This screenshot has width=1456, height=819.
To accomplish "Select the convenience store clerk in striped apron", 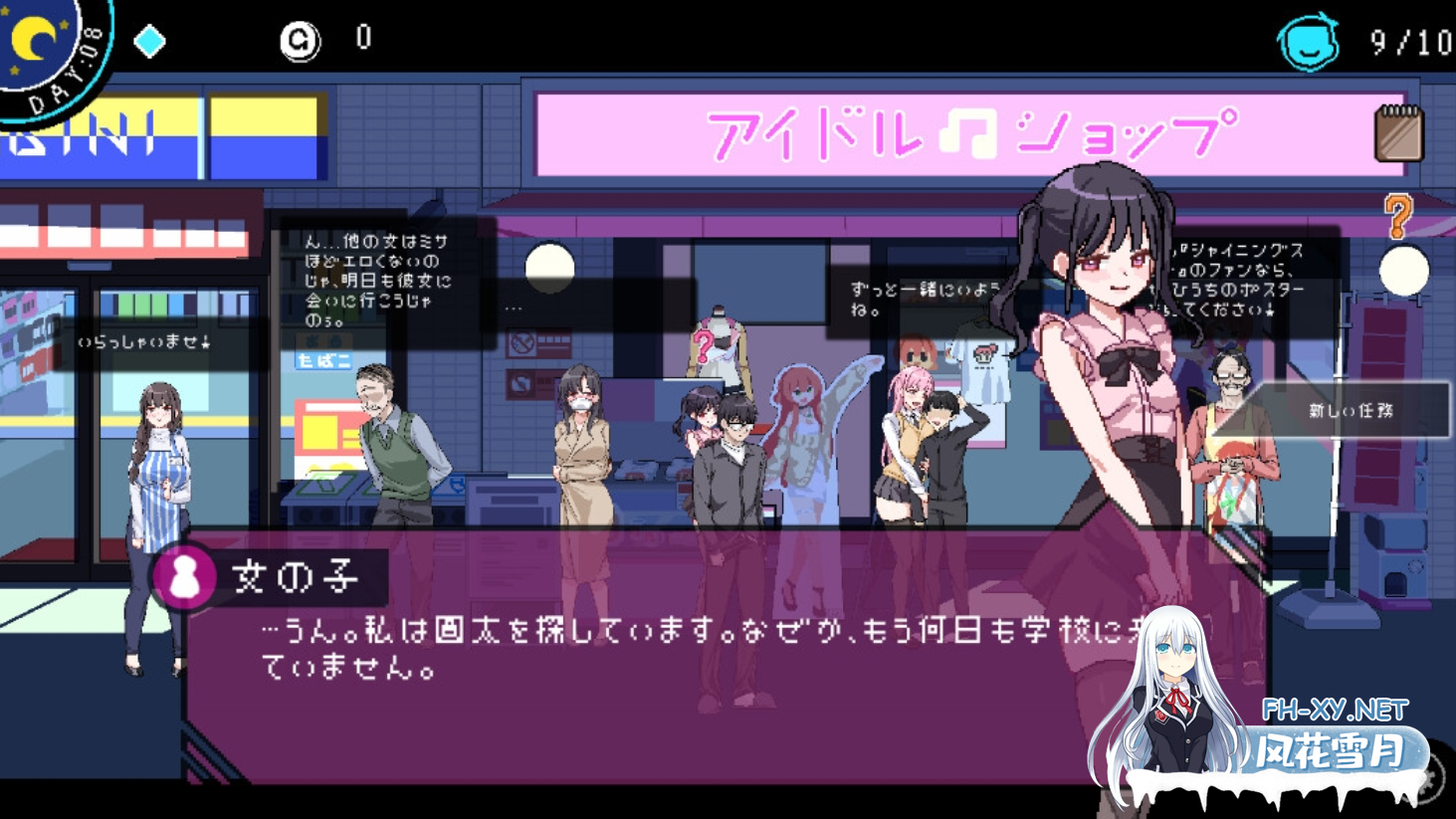I will (x=157, y=478).
